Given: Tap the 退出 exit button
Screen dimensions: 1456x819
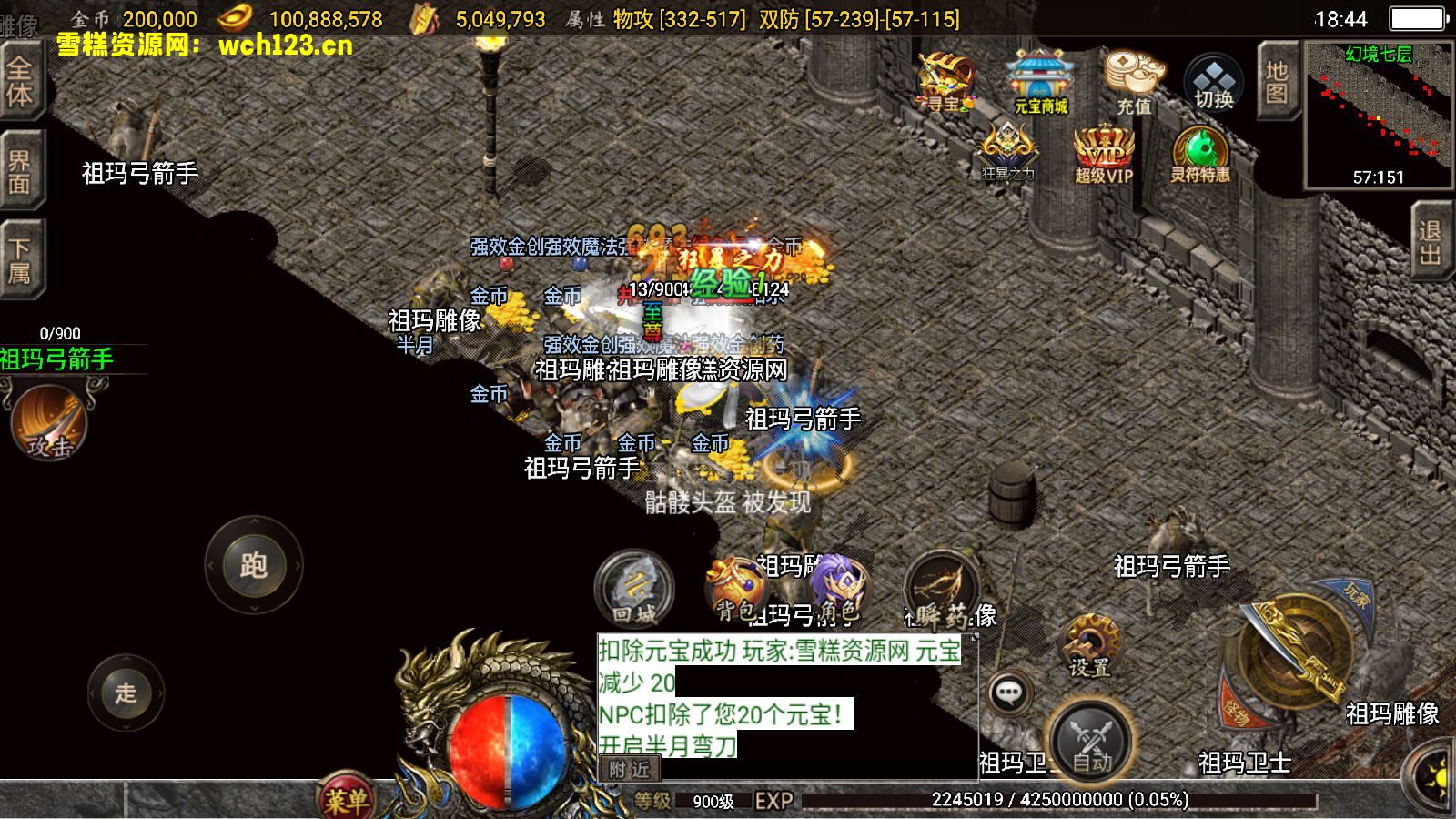Looking at the screenshot, I should click(1431, 241).
